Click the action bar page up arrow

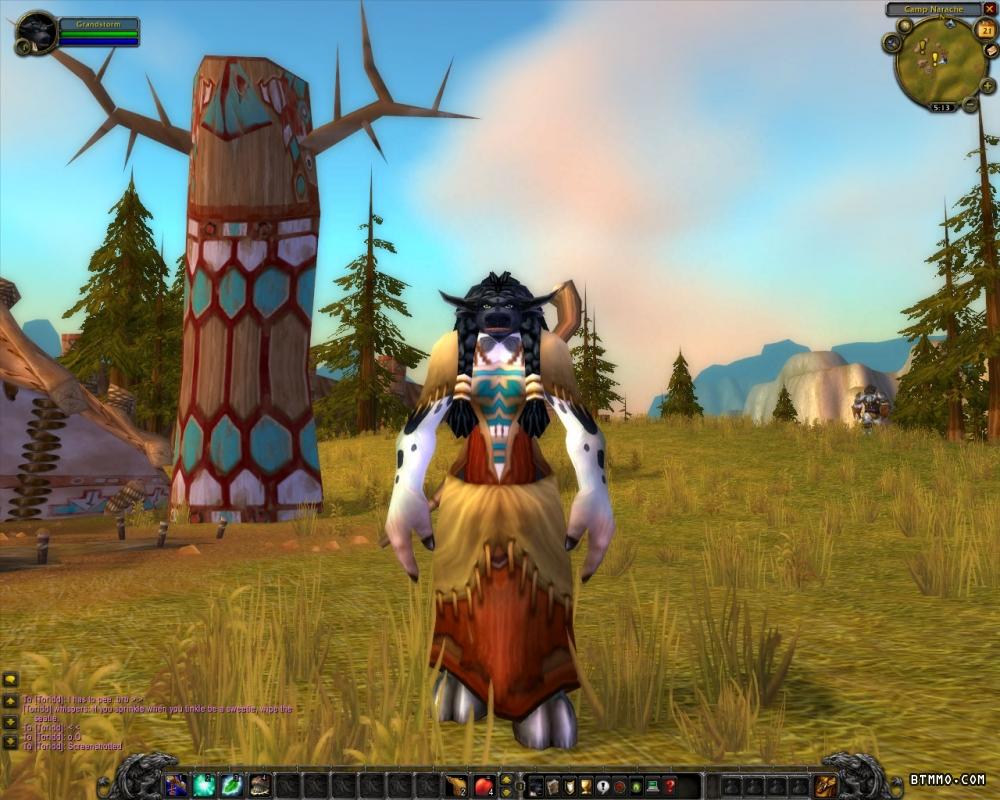tap(507, 779)
